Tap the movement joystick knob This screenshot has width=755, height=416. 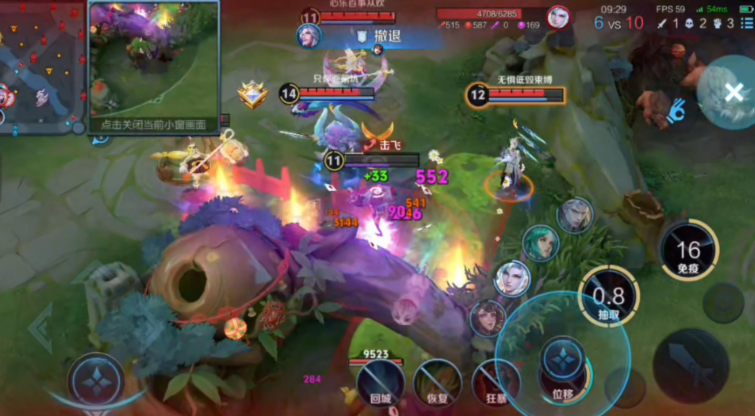pyautogui.click(x=97, y=379)
